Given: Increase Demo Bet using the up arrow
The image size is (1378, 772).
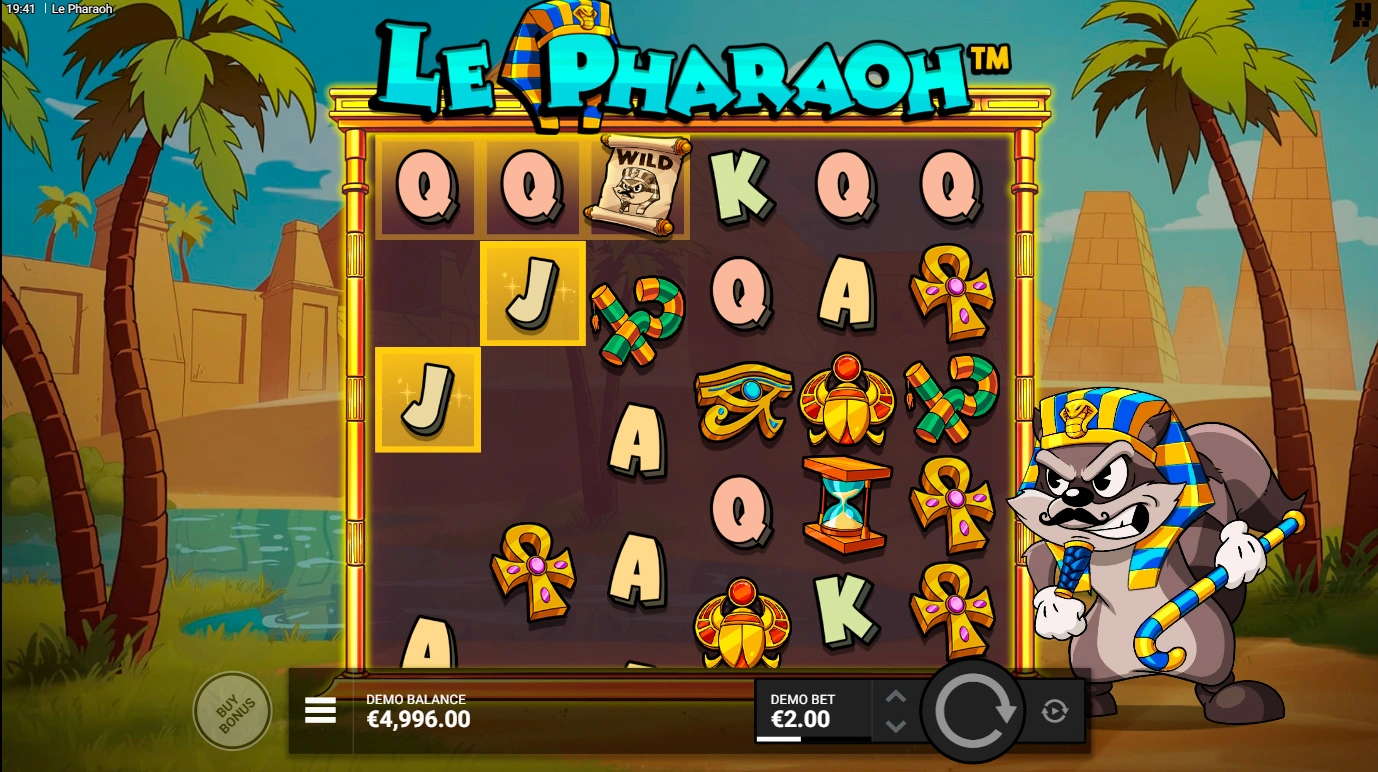Looking at the screenshot, I should click(897, 696).
